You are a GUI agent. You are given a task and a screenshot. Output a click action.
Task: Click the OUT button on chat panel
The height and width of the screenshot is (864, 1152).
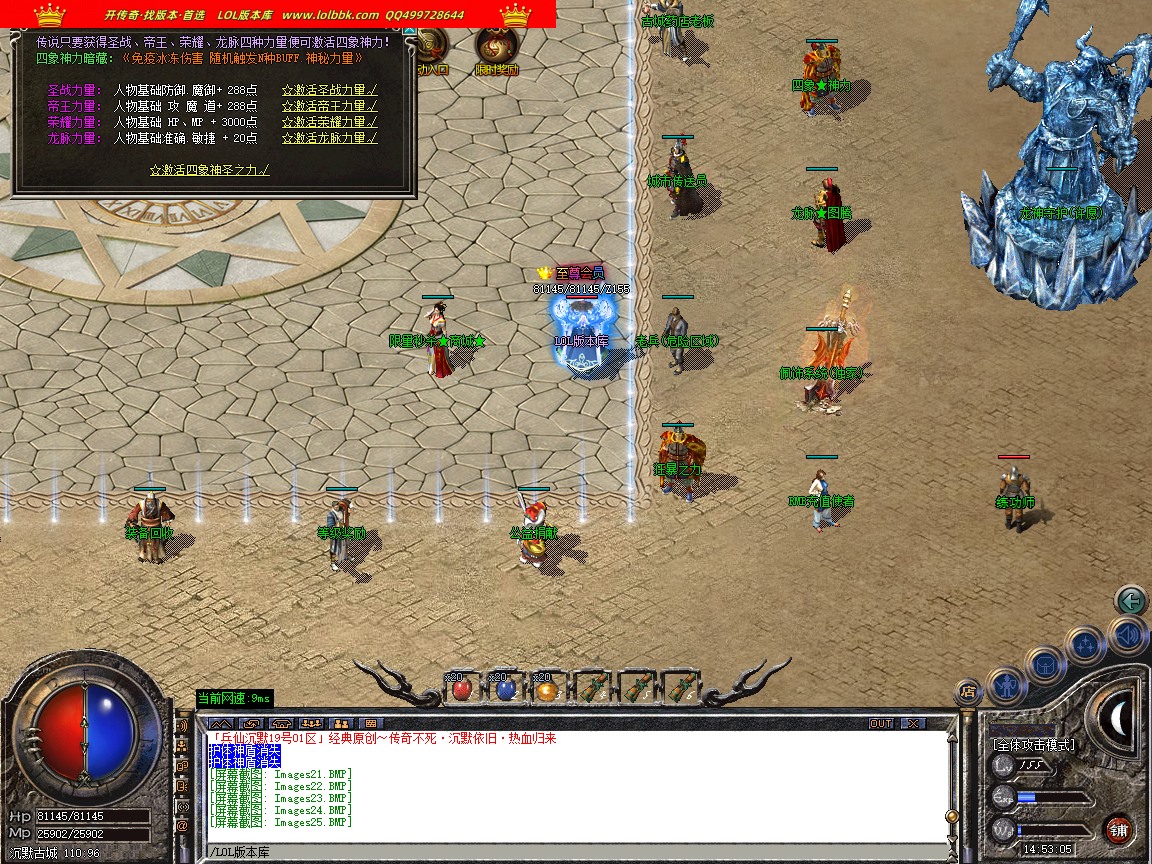click(881, 723)
